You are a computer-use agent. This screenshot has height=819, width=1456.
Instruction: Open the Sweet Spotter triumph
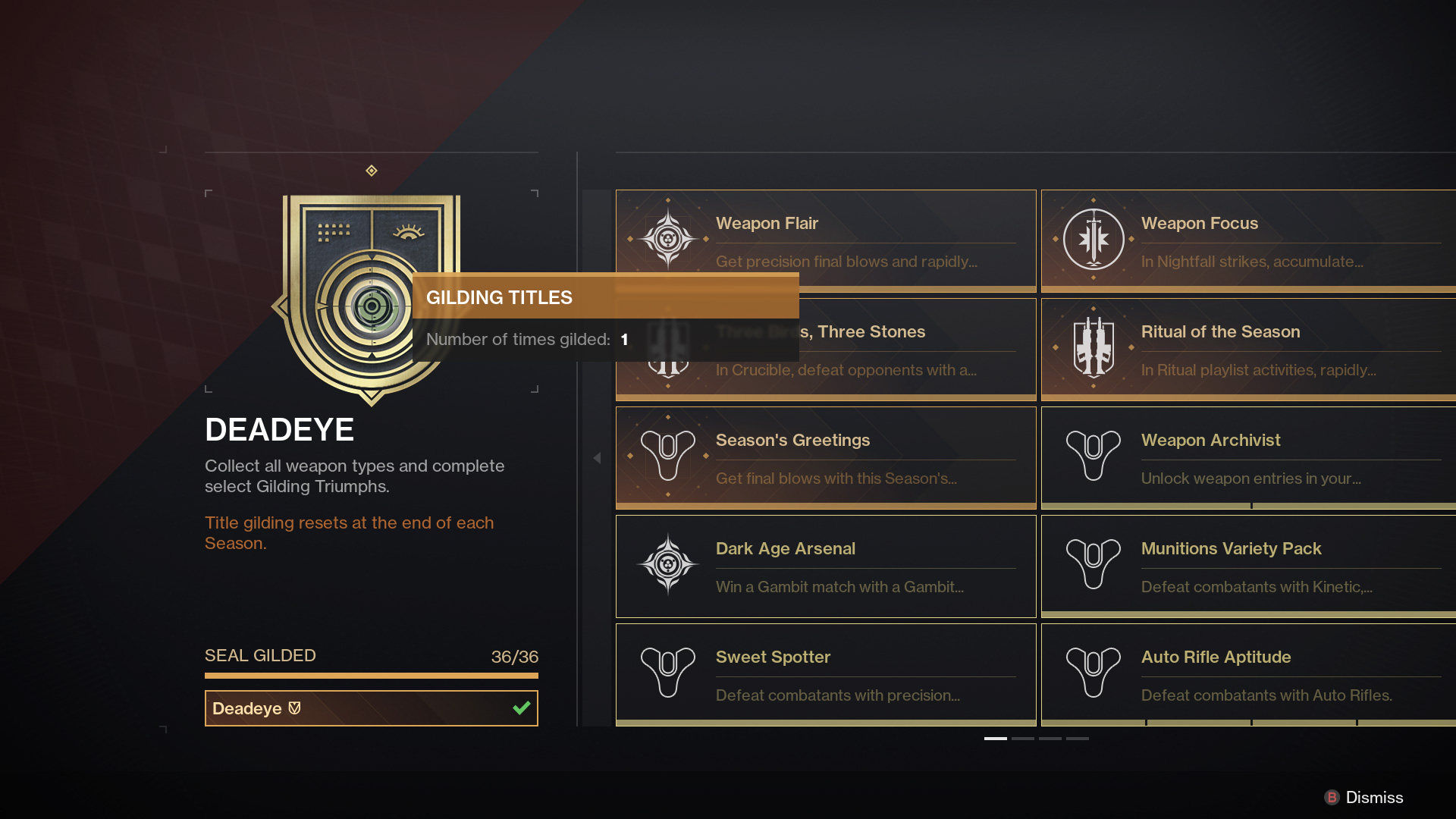tap(825, 673)
